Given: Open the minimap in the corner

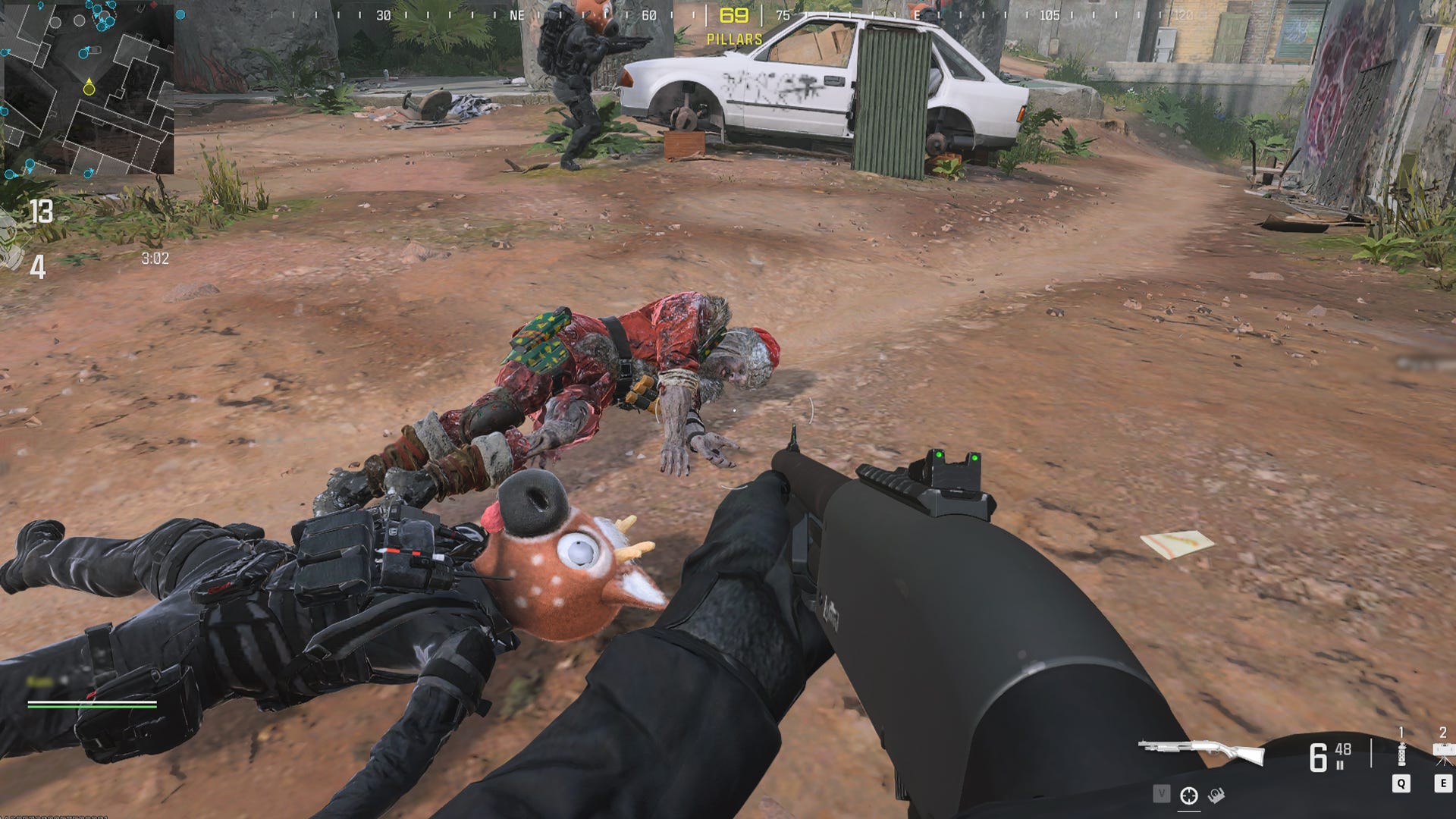Looking at the screenshot, I should (87, 87).
